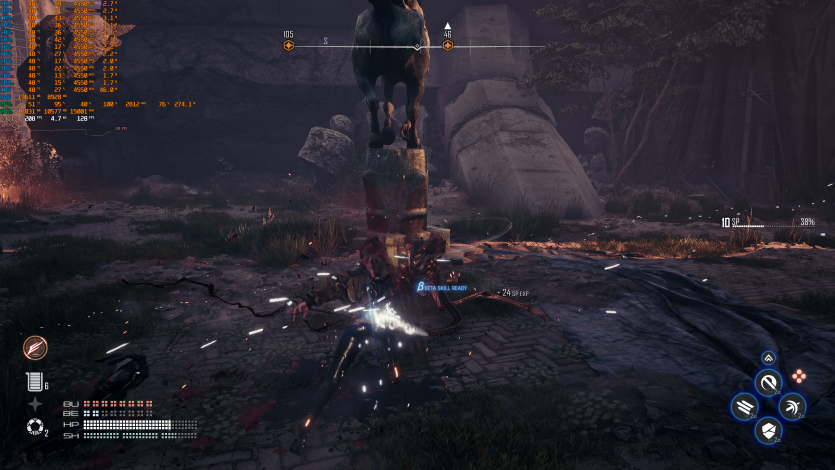
Task: Trigger the spinning-blade beta skill on right
Action: [791, 407]
